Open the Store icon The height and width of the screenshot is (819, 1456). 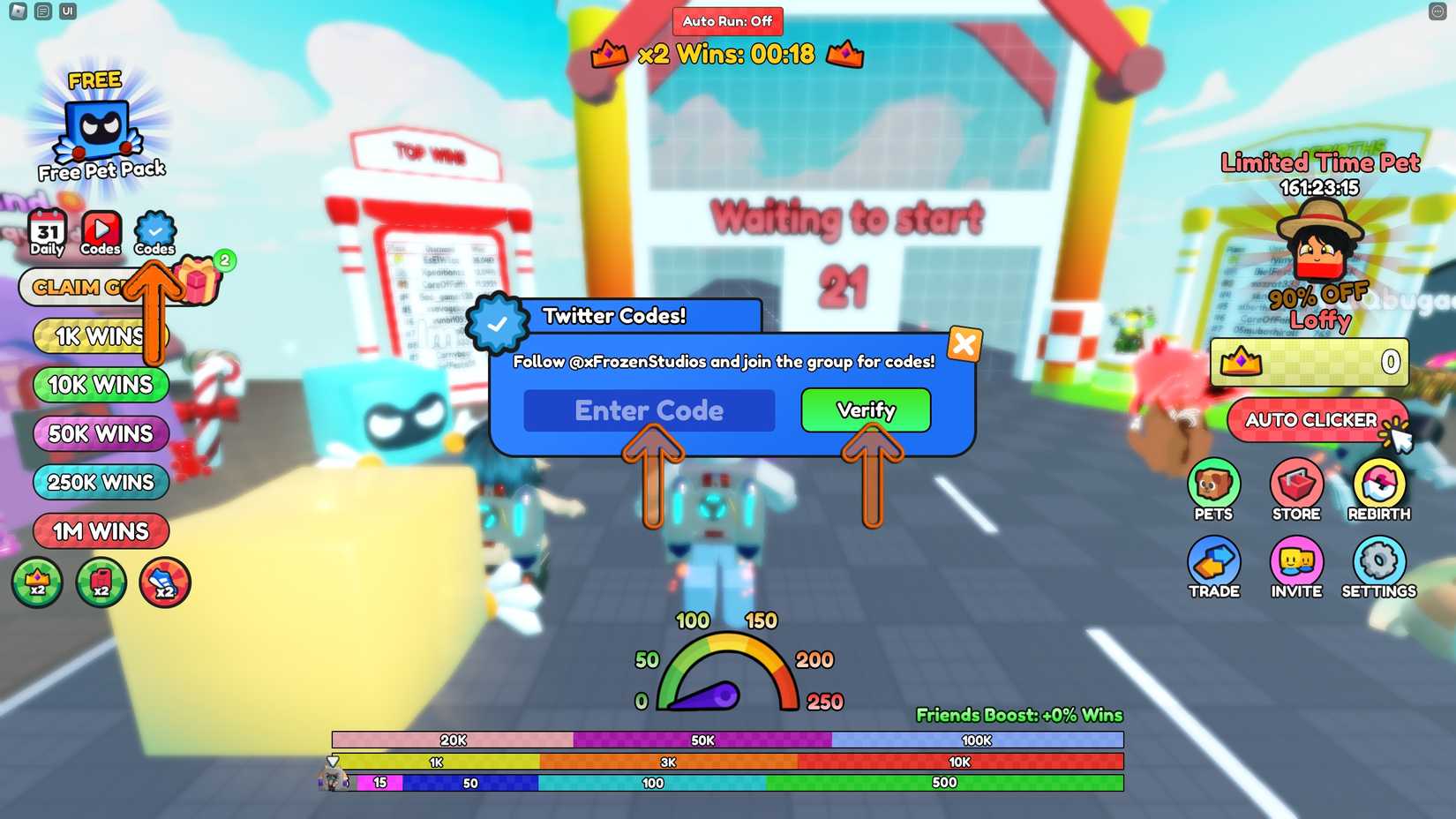[x=1295, y=487]
